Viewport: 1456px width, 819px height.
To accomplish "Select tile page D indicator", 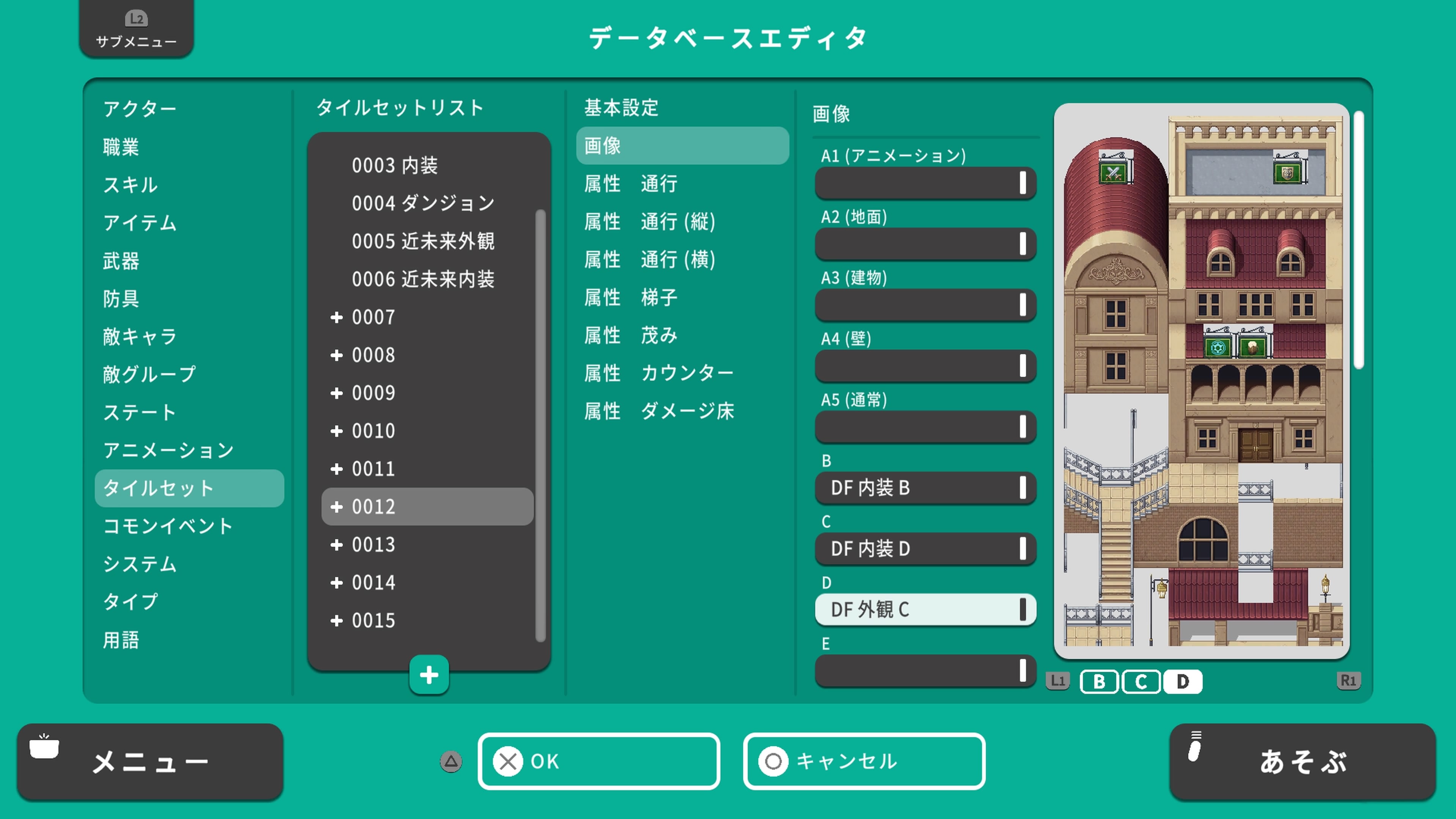I will (1183, 682).
